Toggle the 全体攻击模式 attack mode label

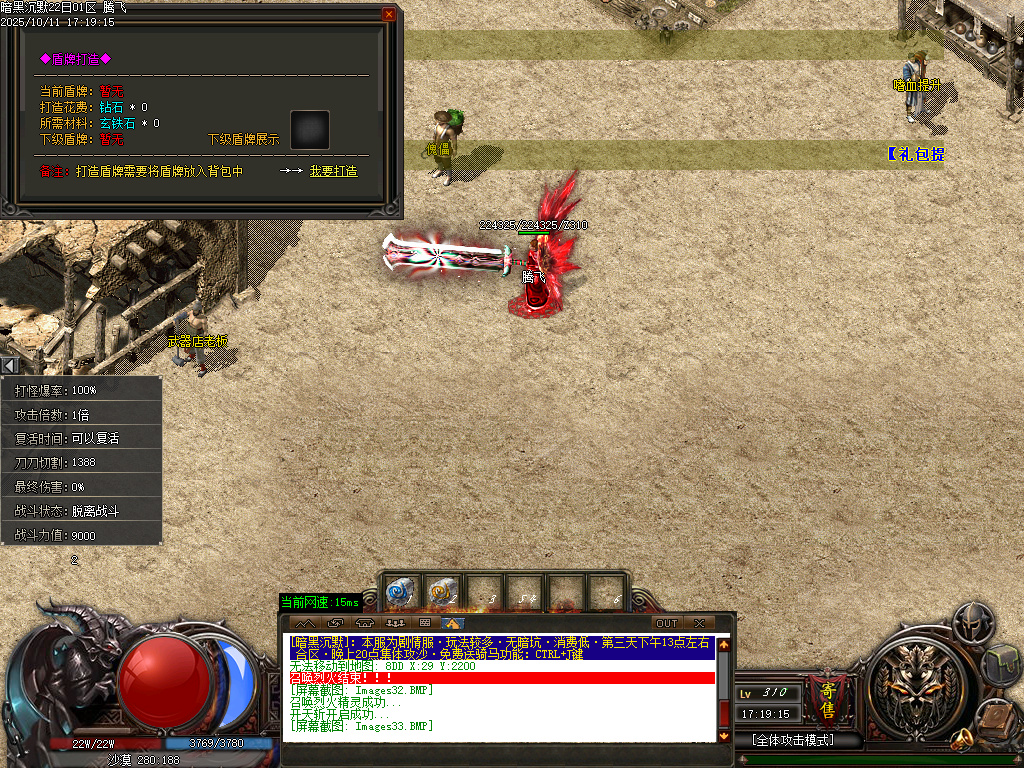click(x=793, y=740)
